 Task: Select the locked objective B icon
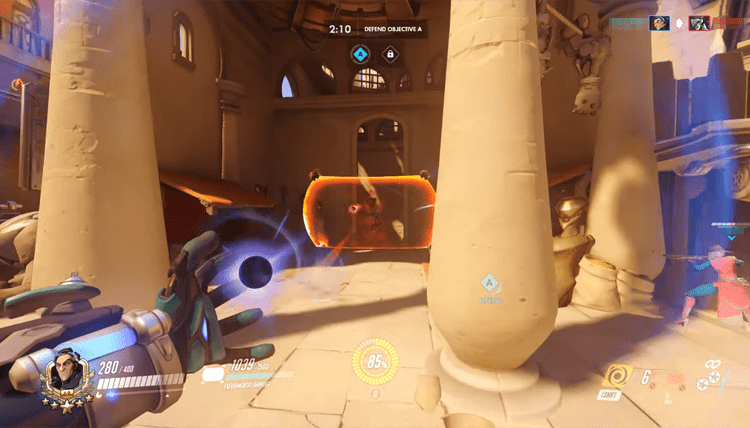(391, 53)
